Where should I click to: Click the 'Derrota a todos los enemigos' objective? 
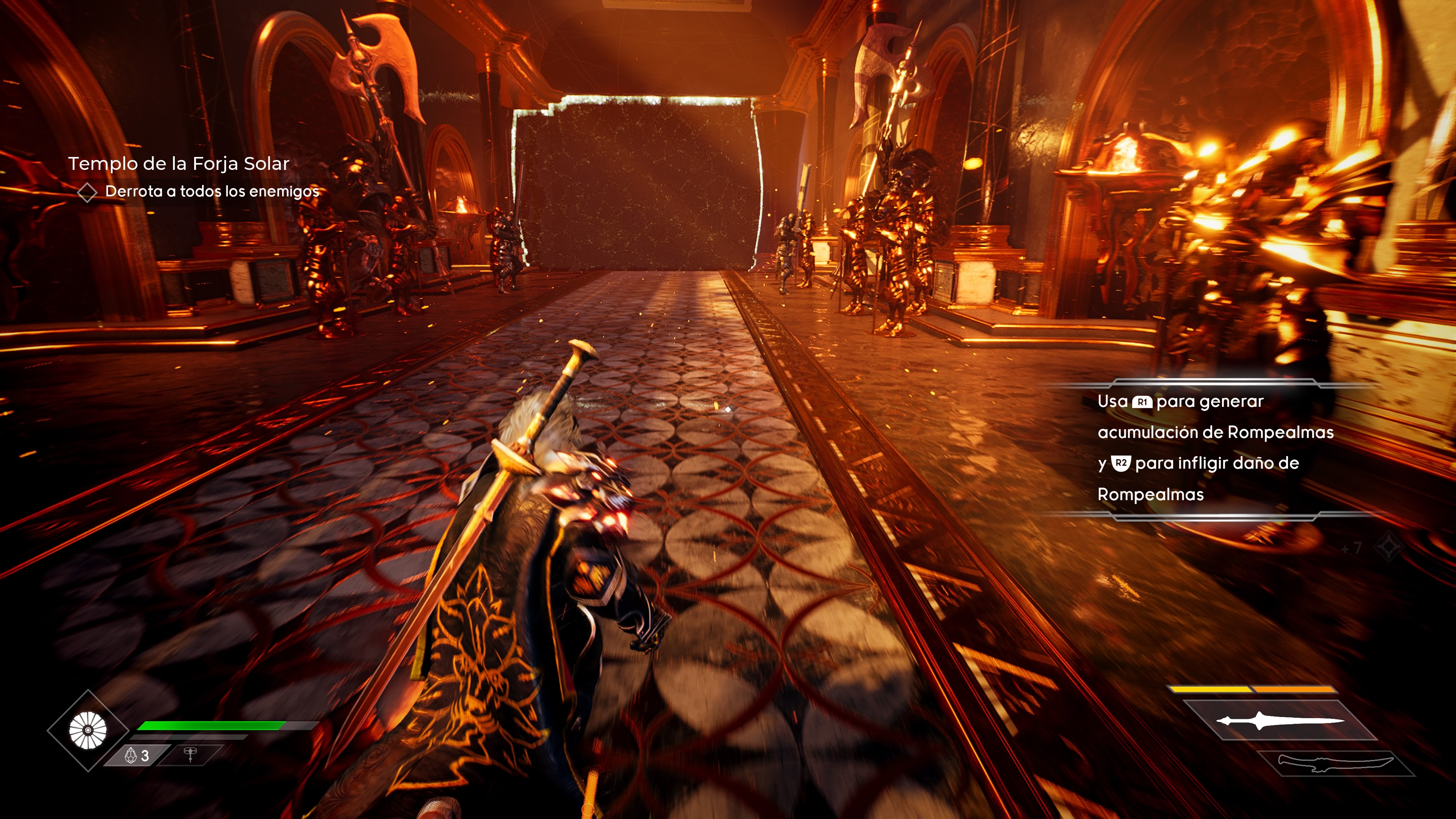click(x=212, y=191)
